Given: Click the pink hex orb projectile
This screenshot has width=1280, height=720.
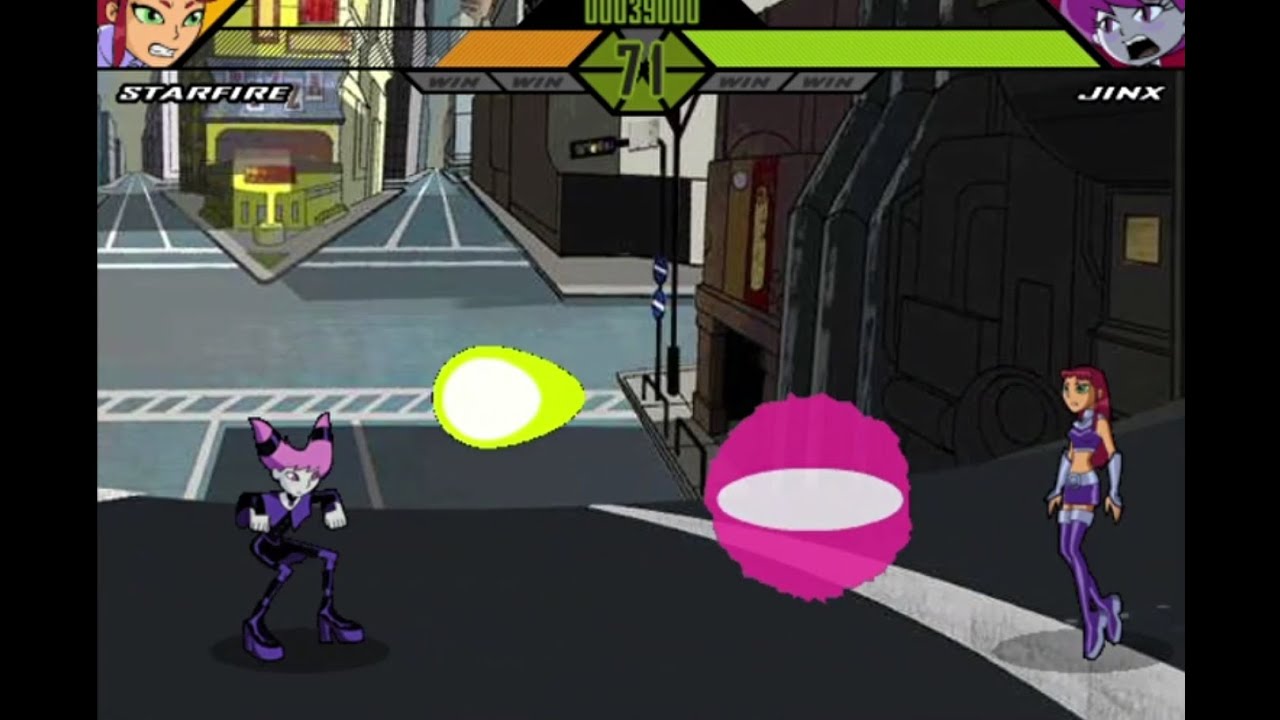Looking at the screenshot, I should (x=810, y=500).
